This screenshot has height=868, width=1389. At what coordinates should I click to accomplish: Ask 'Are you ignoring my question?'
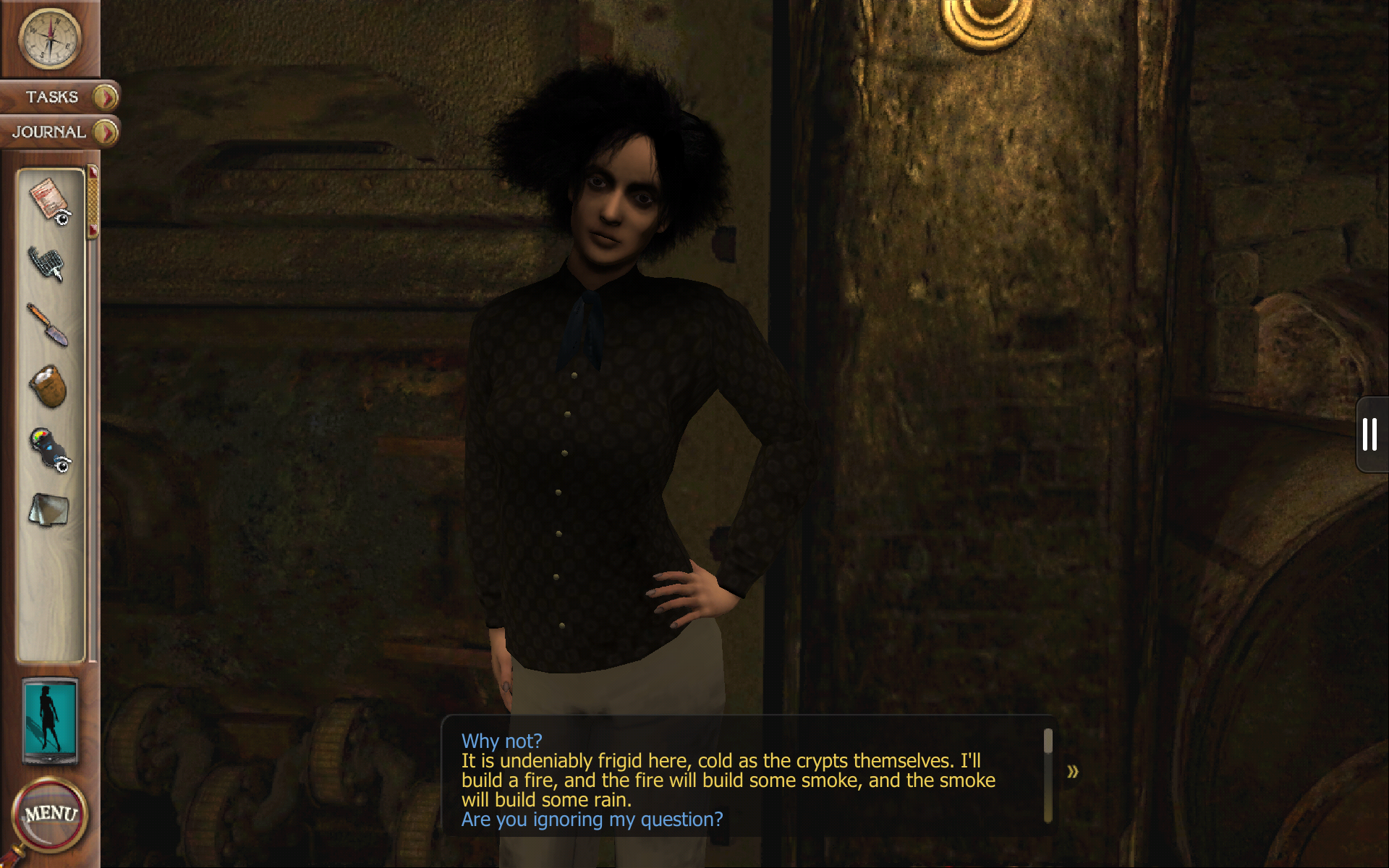[592, 819]
